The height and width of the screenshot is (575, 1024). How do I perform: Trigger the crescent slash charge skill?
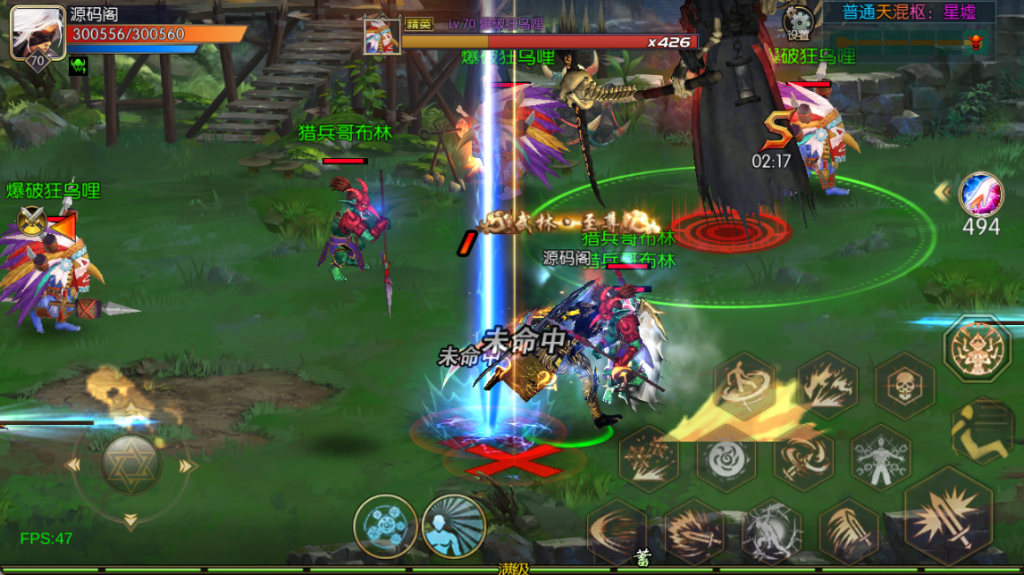[x=615, y=530]
